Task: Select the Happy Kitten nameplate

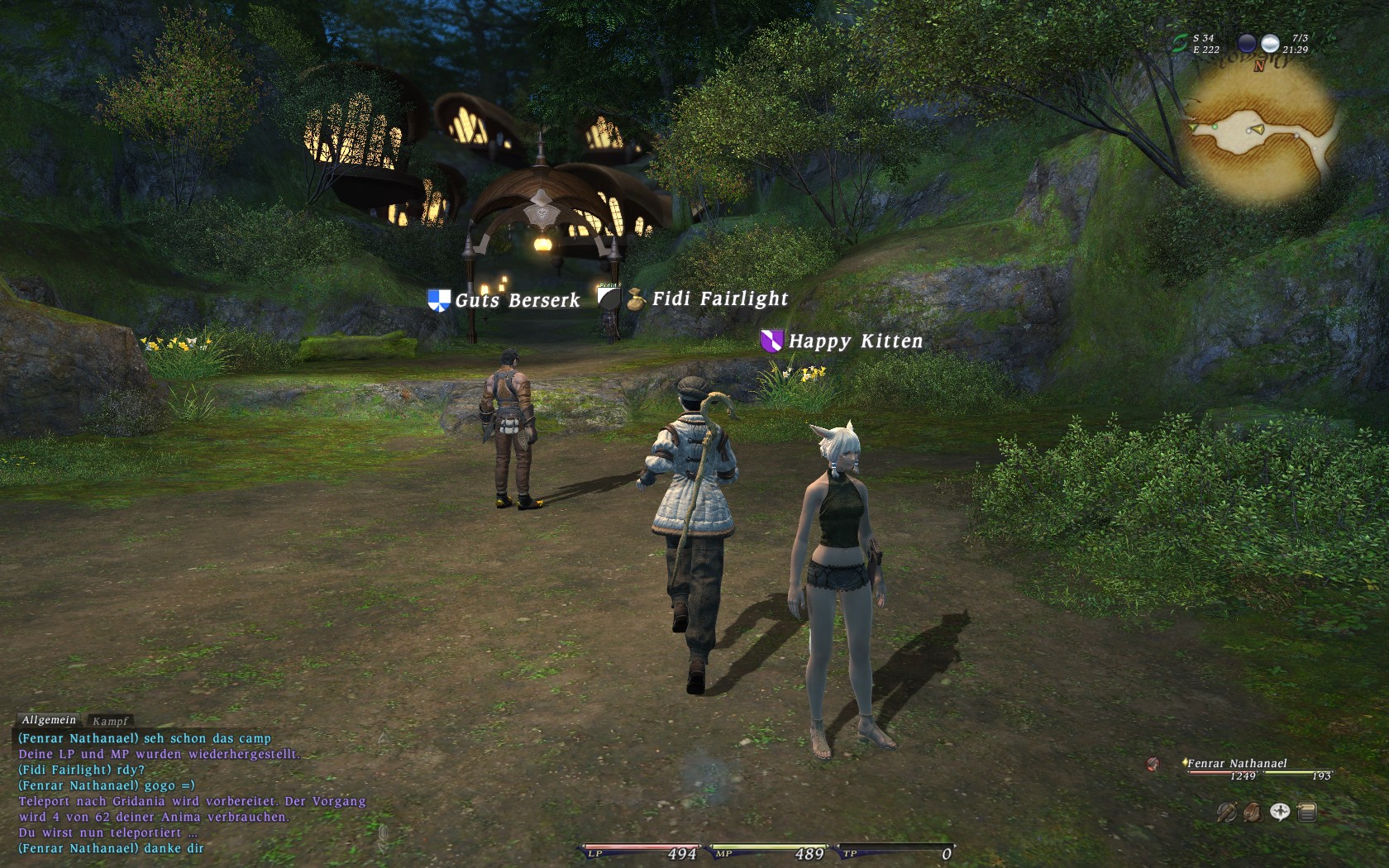Action: 855,341
